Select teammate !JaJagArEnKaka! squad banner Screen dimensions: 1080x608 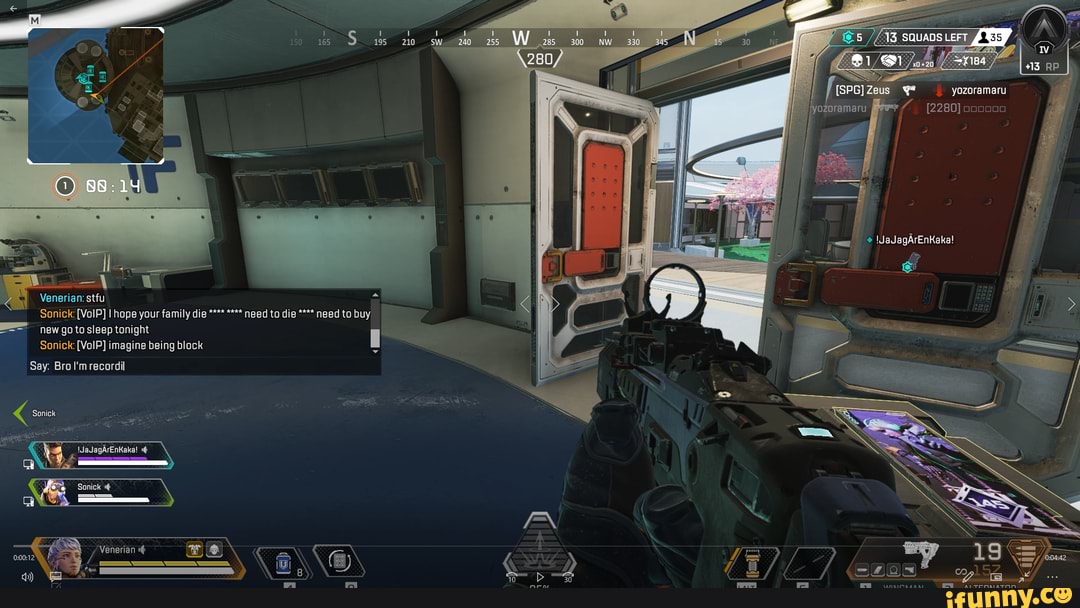click(101, 455)
